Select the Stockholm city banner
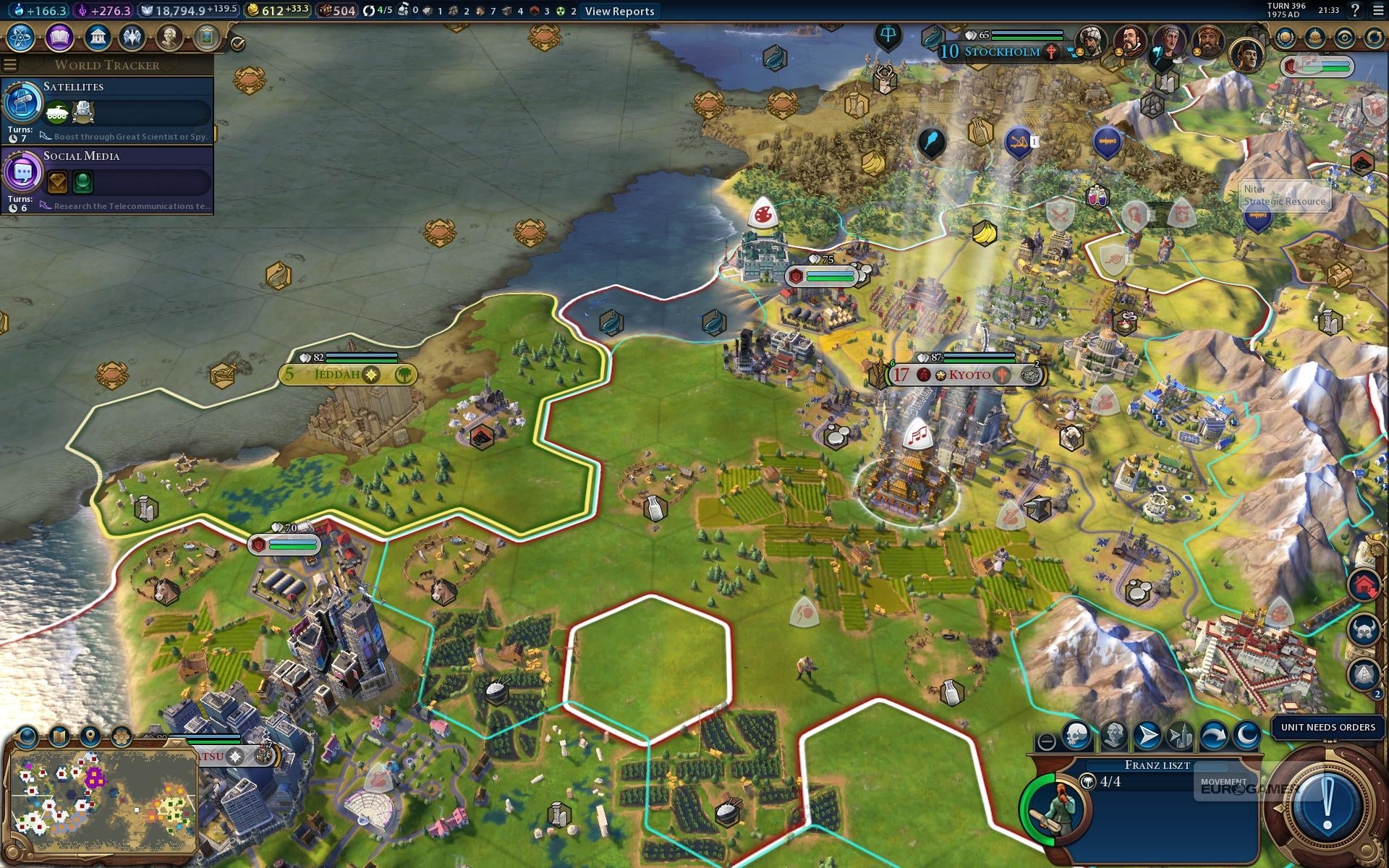The width and height of the screenshot is (1389, 868). [x=1002, y=51]
